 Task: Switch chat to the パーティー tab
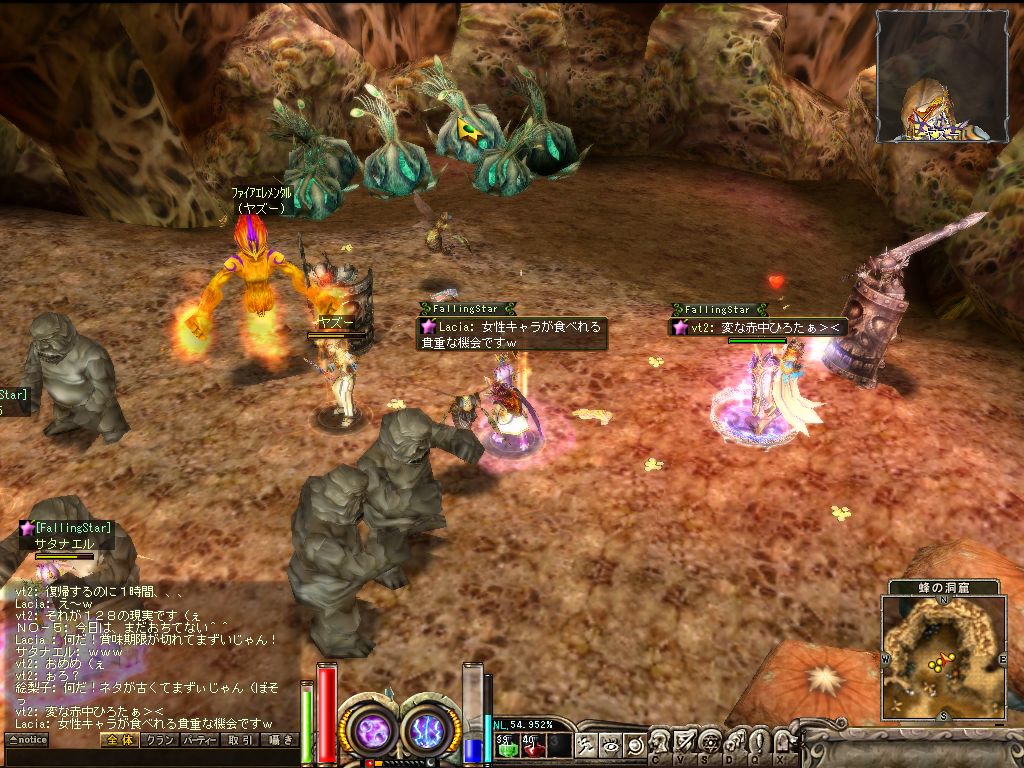(199, 740)
